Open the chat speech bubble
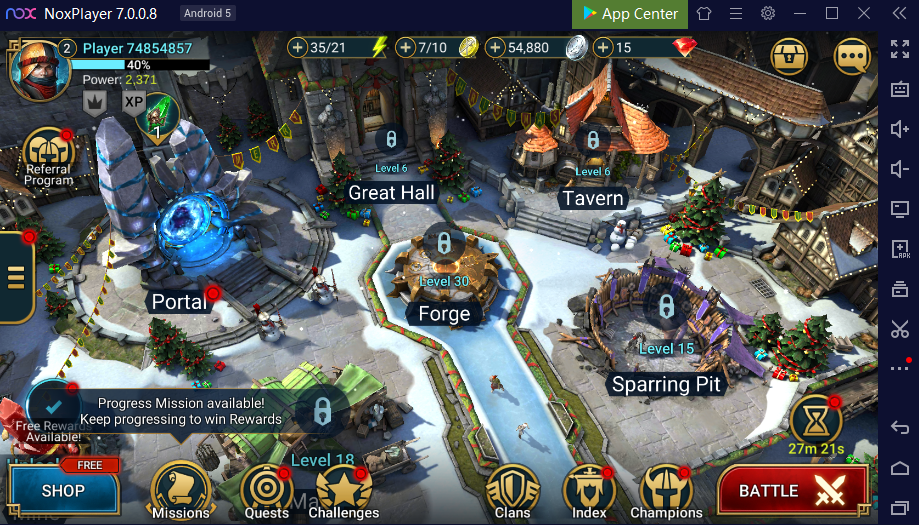 [851, 56]
